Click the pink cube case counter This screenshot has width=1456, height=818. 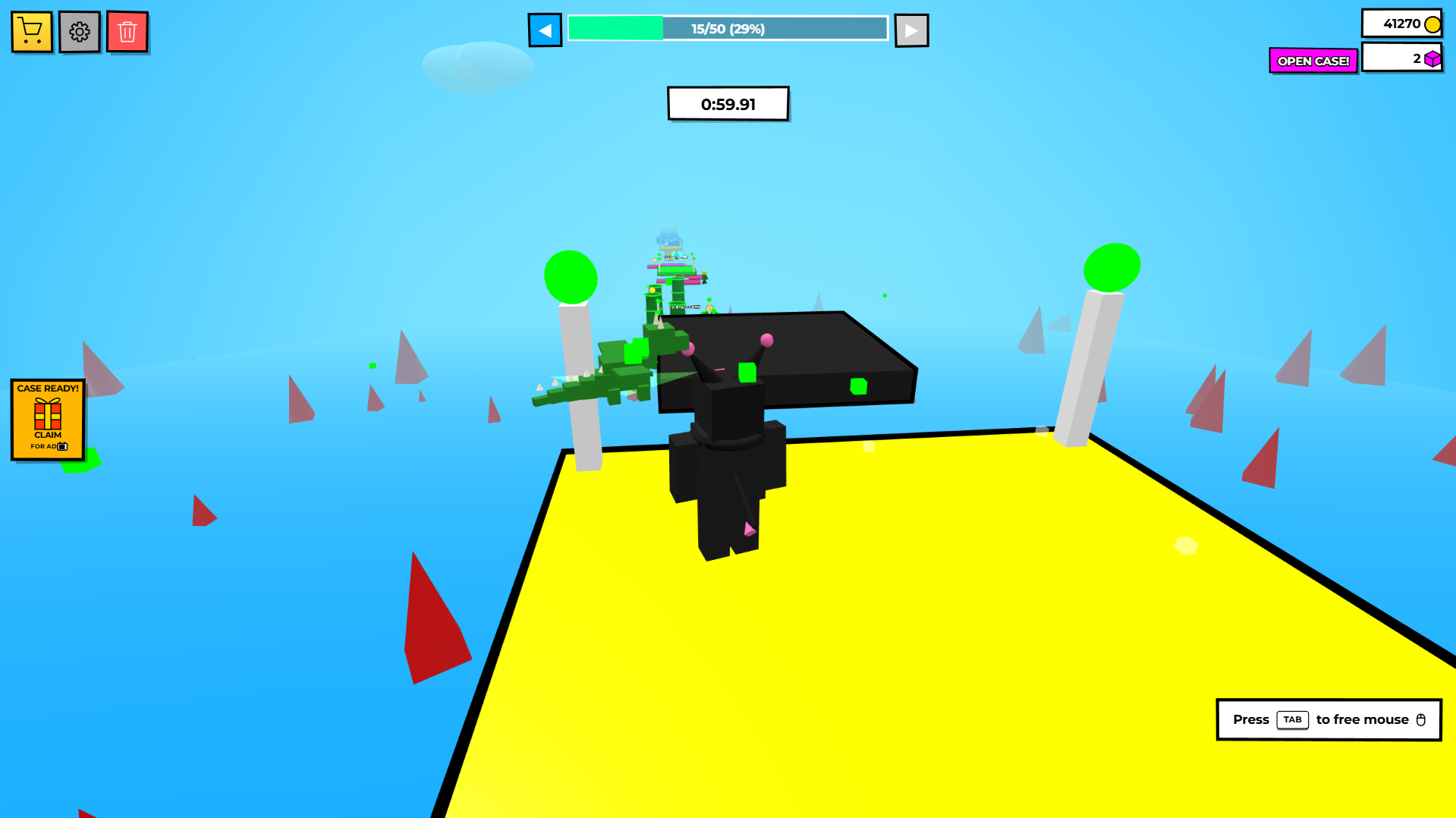1401,57
